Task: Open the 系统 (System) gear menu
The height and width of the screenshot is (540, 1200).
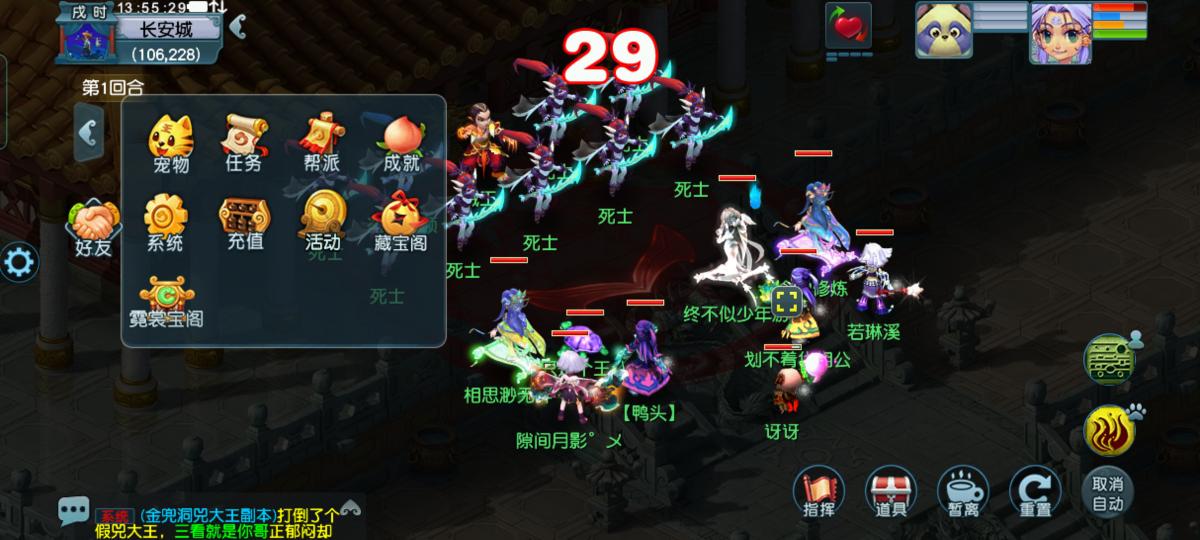Action: (165, 220)
